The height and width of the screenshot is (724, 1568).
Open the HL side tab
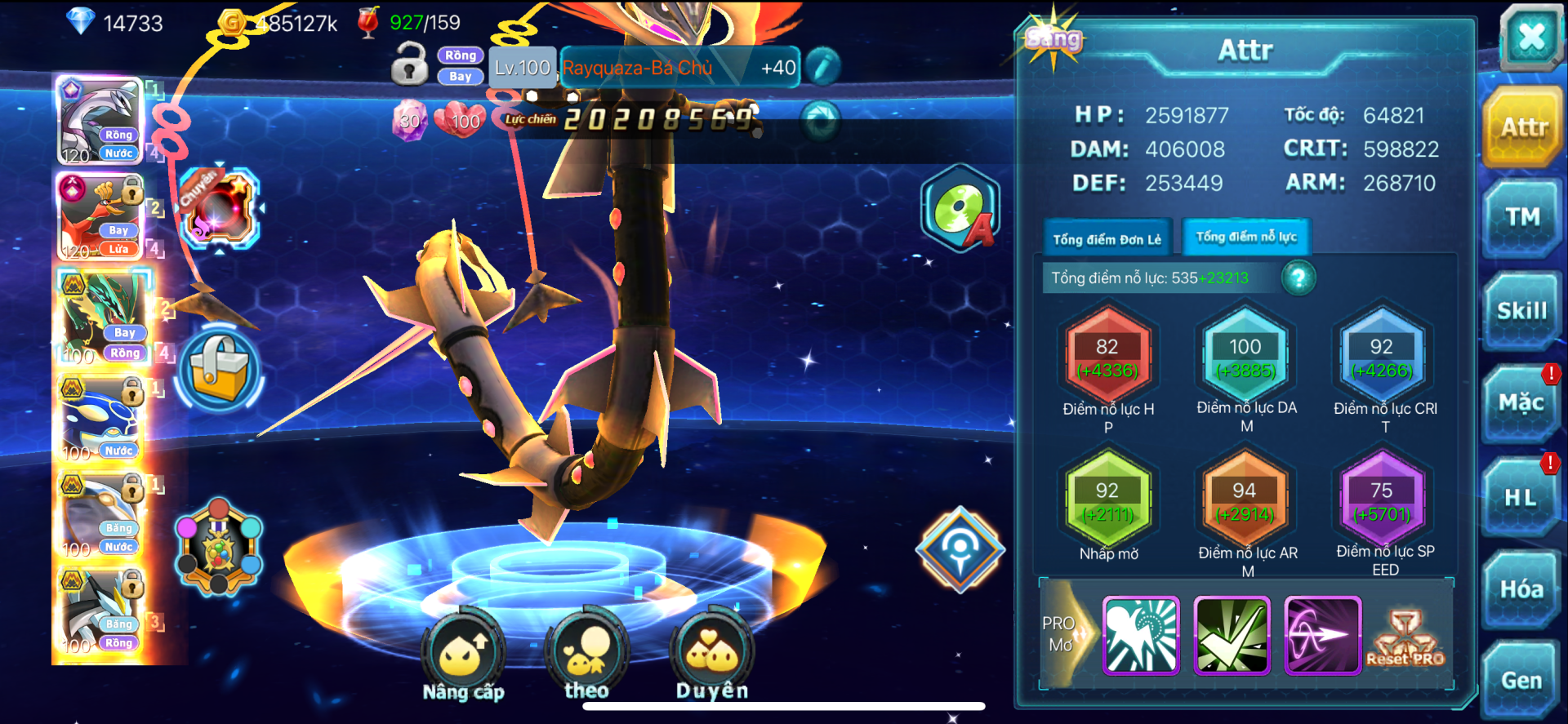(1521, 496)
